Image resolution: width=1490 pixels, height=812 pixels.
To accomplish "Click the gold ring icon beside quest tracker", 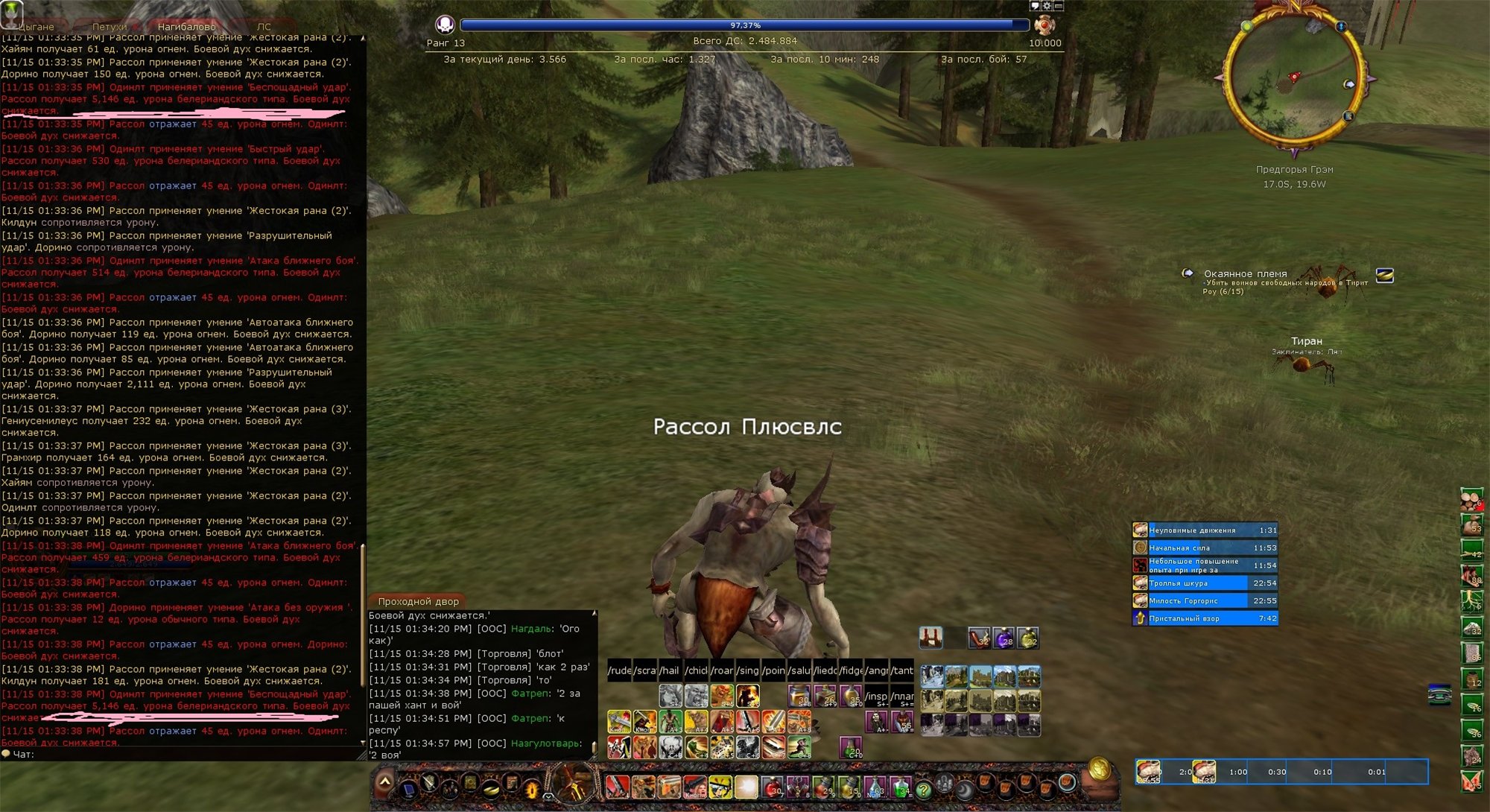I will (1384, 276).
